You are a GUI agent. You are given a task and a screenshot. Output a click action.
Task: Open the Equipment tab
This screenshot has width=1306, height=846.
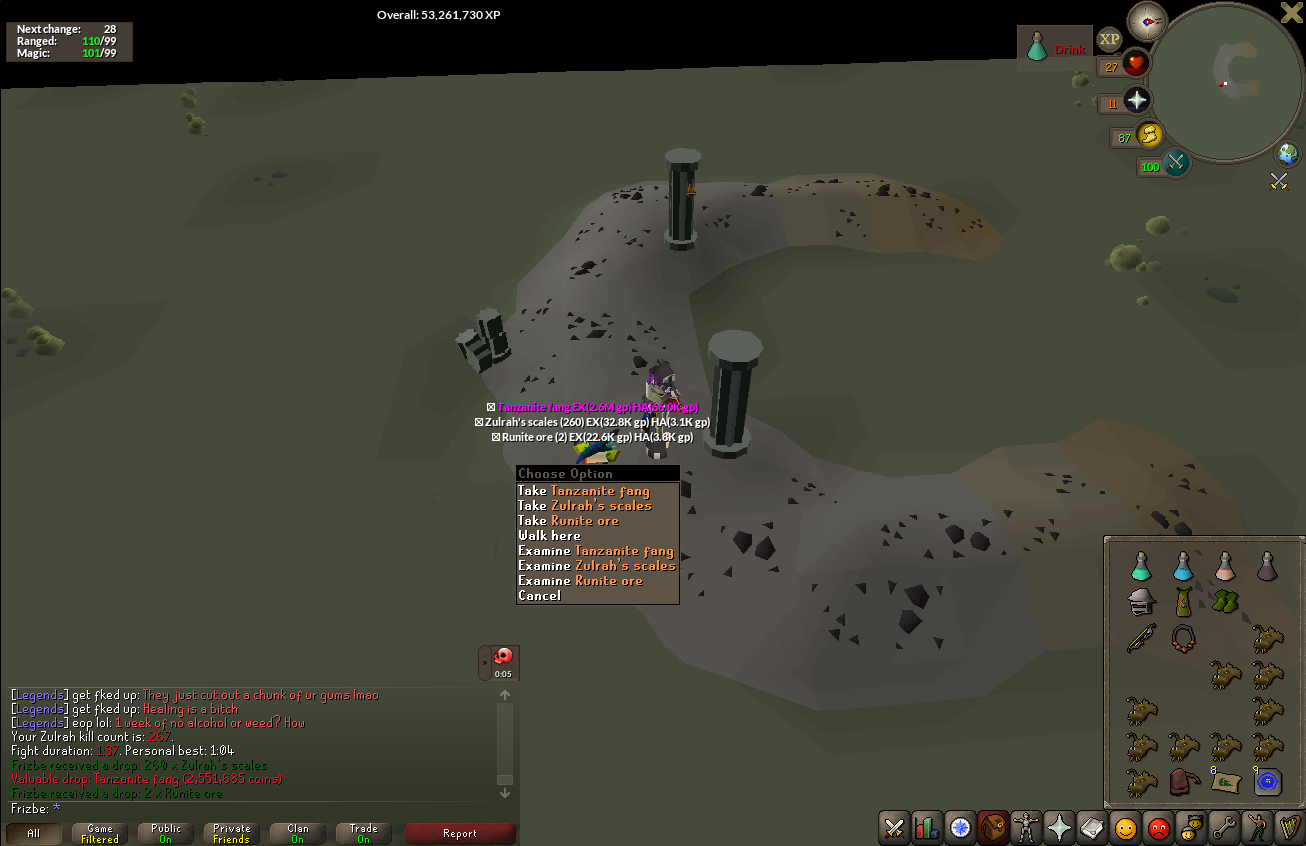coord(1026,828)
